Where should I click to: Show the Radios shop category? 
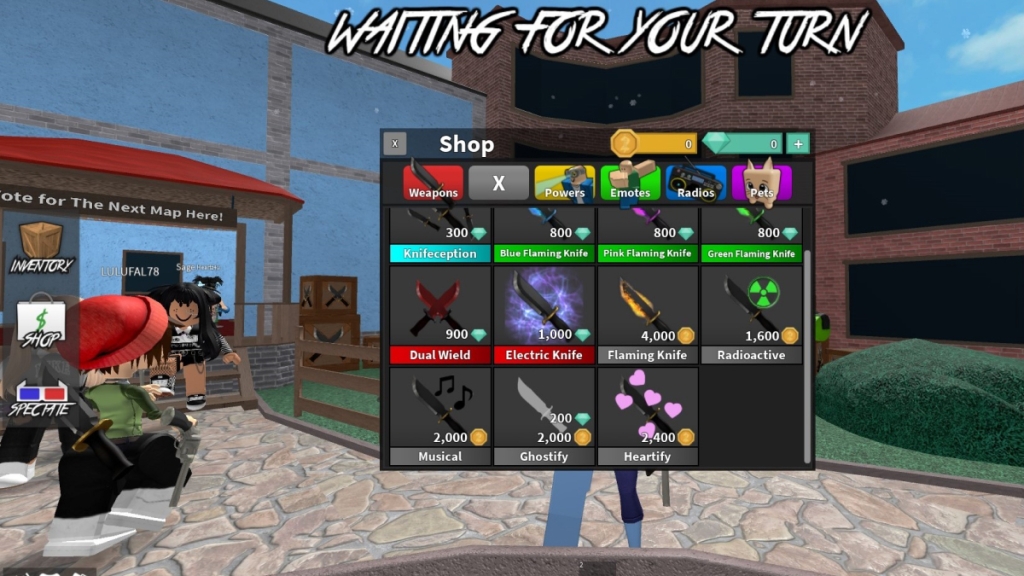696,183
